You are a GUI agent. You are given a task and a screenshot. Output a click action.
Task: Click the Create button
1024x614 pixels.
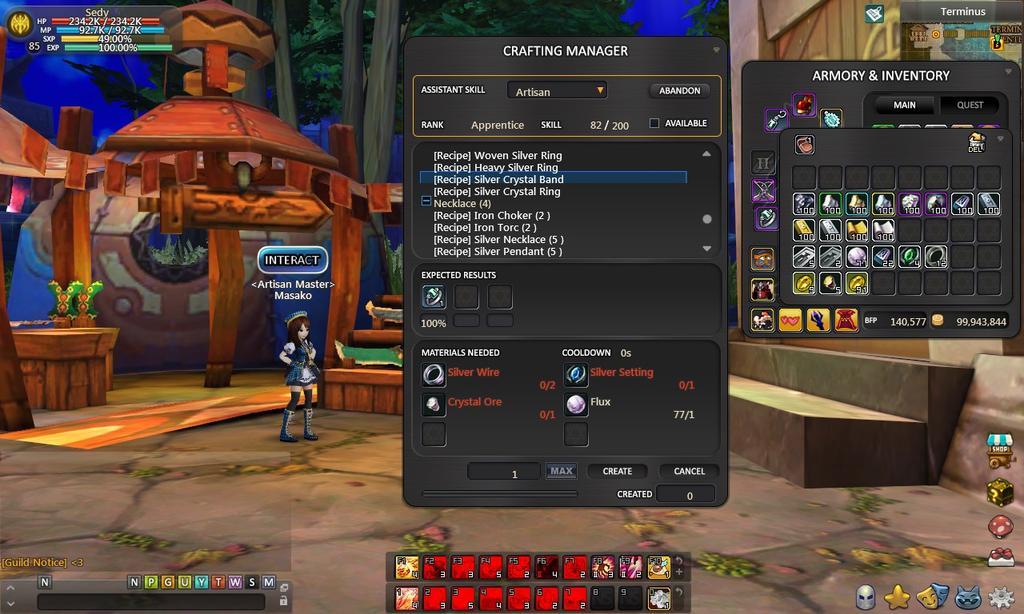617,471
